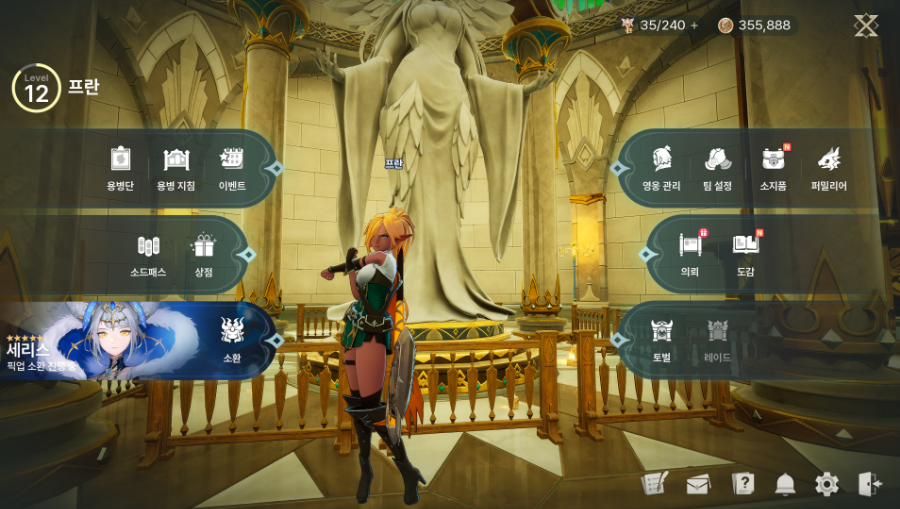Image resolution: width=900 pixels, height=509 pixels.
Task: Open the 소환 summon menu
Action: [232, 338]
